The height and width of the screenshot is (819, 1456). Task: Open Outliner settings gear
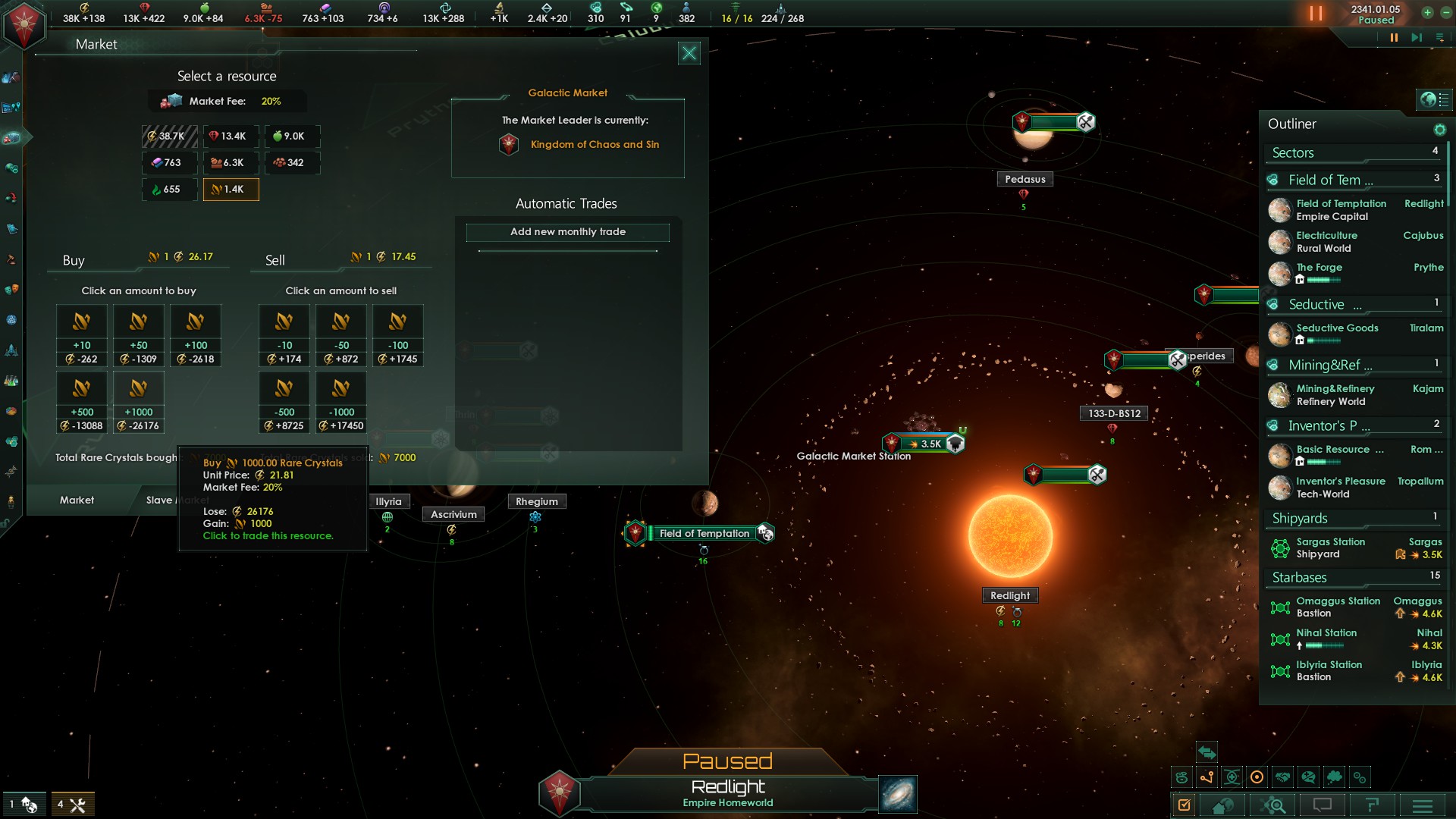1439,130
